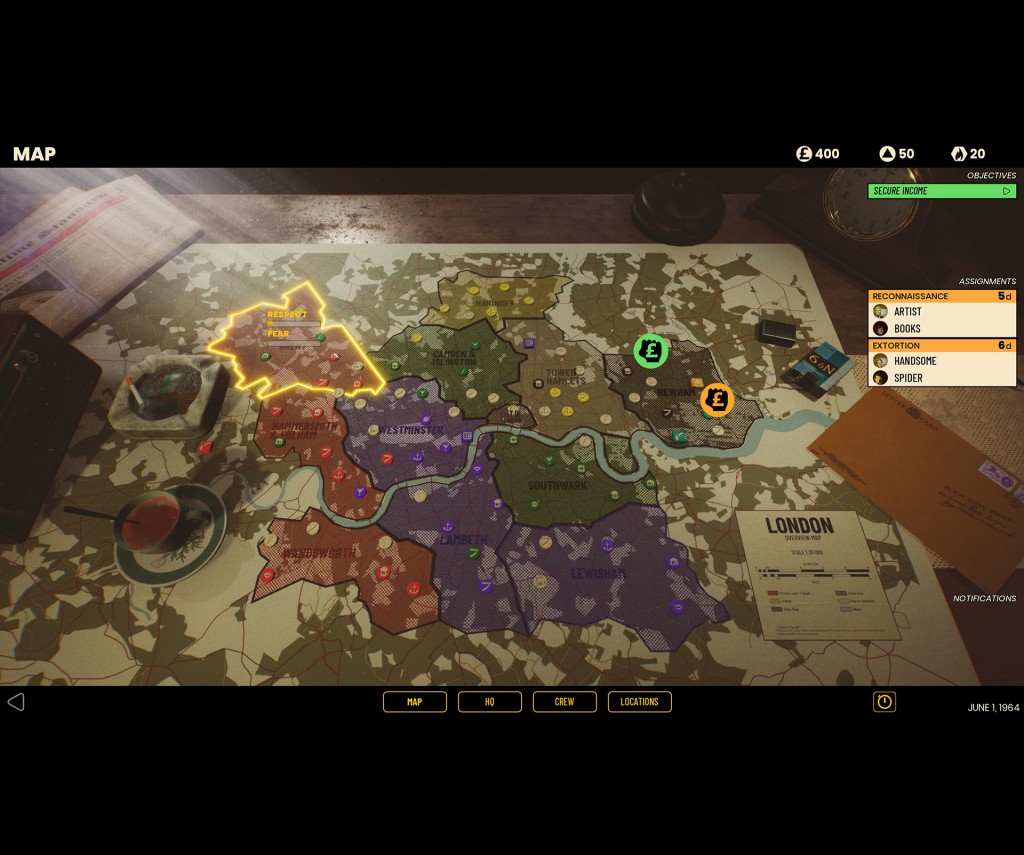Open the HQ screen
The height and width of the screenshot is (855, 1024).
(x=490, y=702)
